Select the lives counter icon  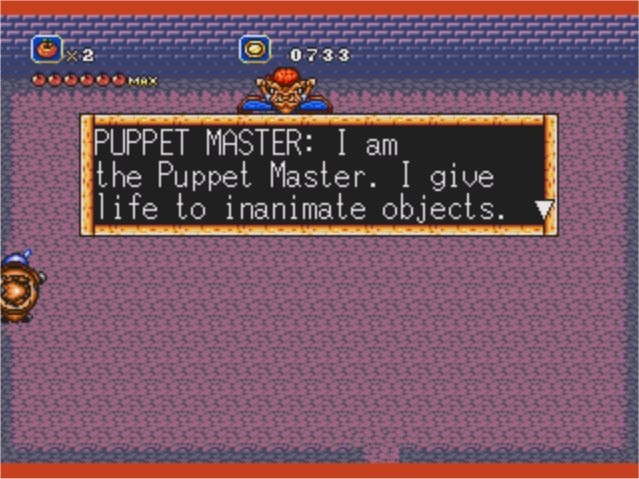tap(47, 48)
